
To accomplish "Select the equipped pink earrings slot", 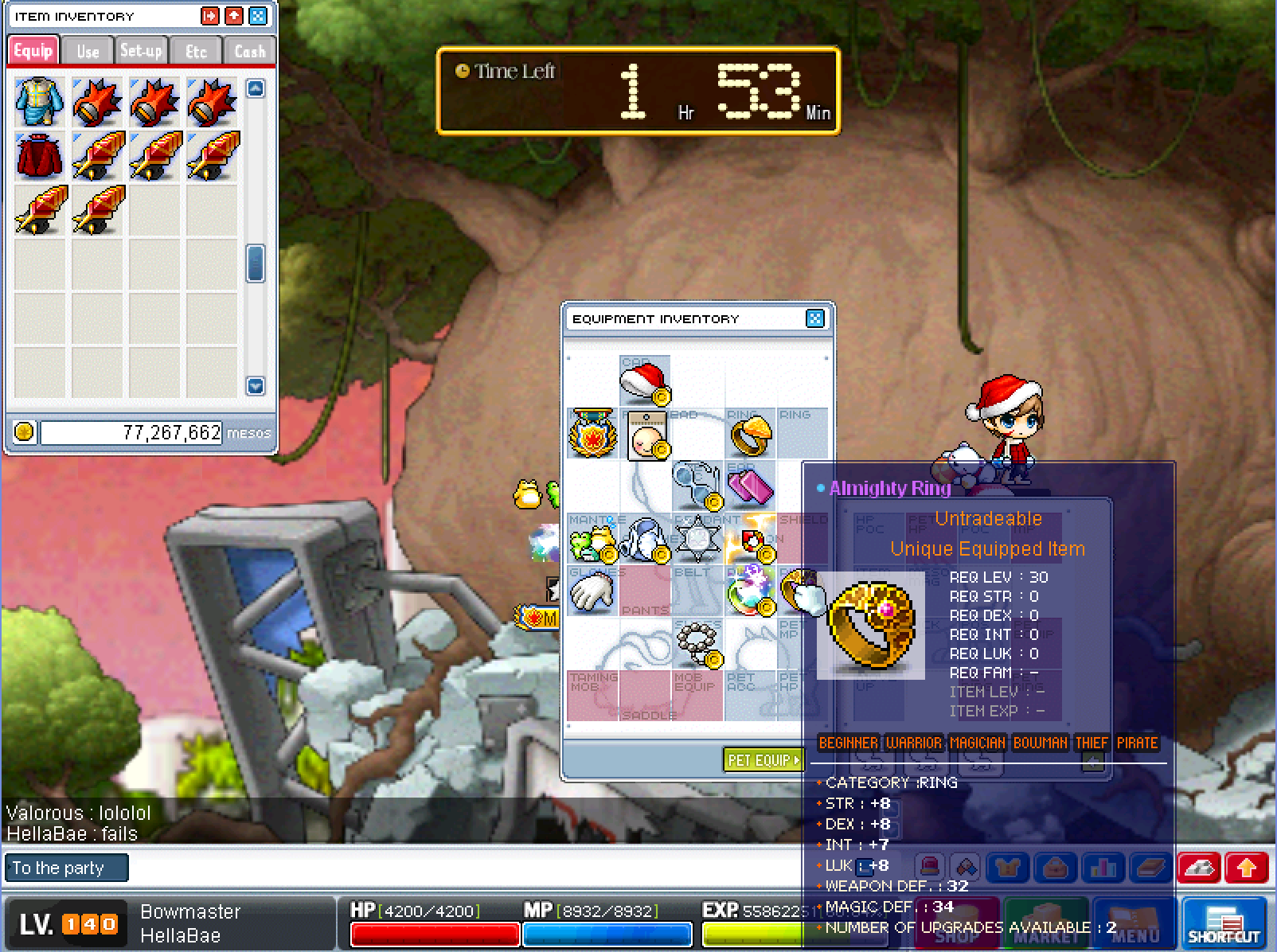I will (x=749, y=485).
